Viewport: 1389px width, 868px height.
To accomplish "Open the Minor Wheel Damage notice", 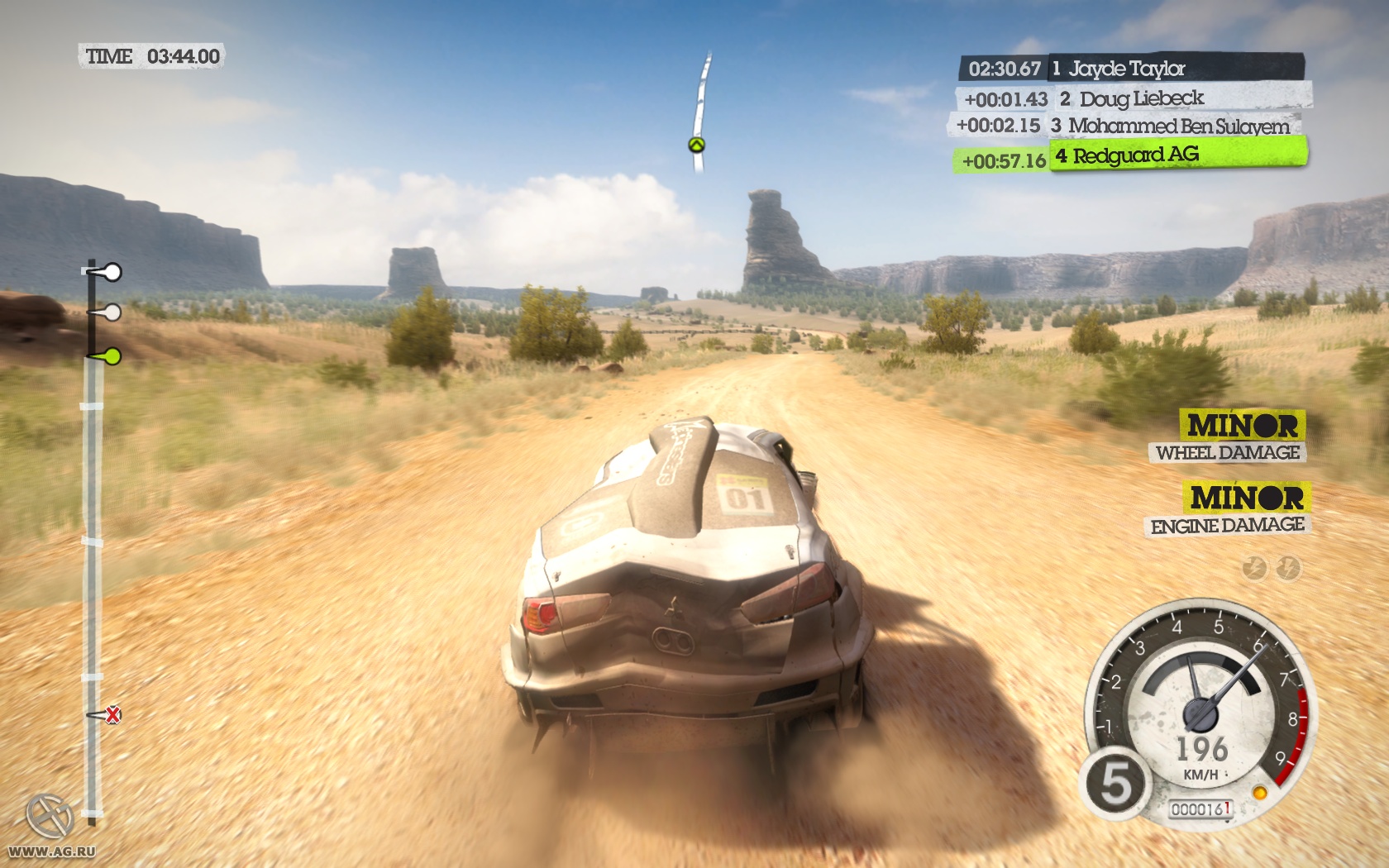I will tap(1227, 437).
